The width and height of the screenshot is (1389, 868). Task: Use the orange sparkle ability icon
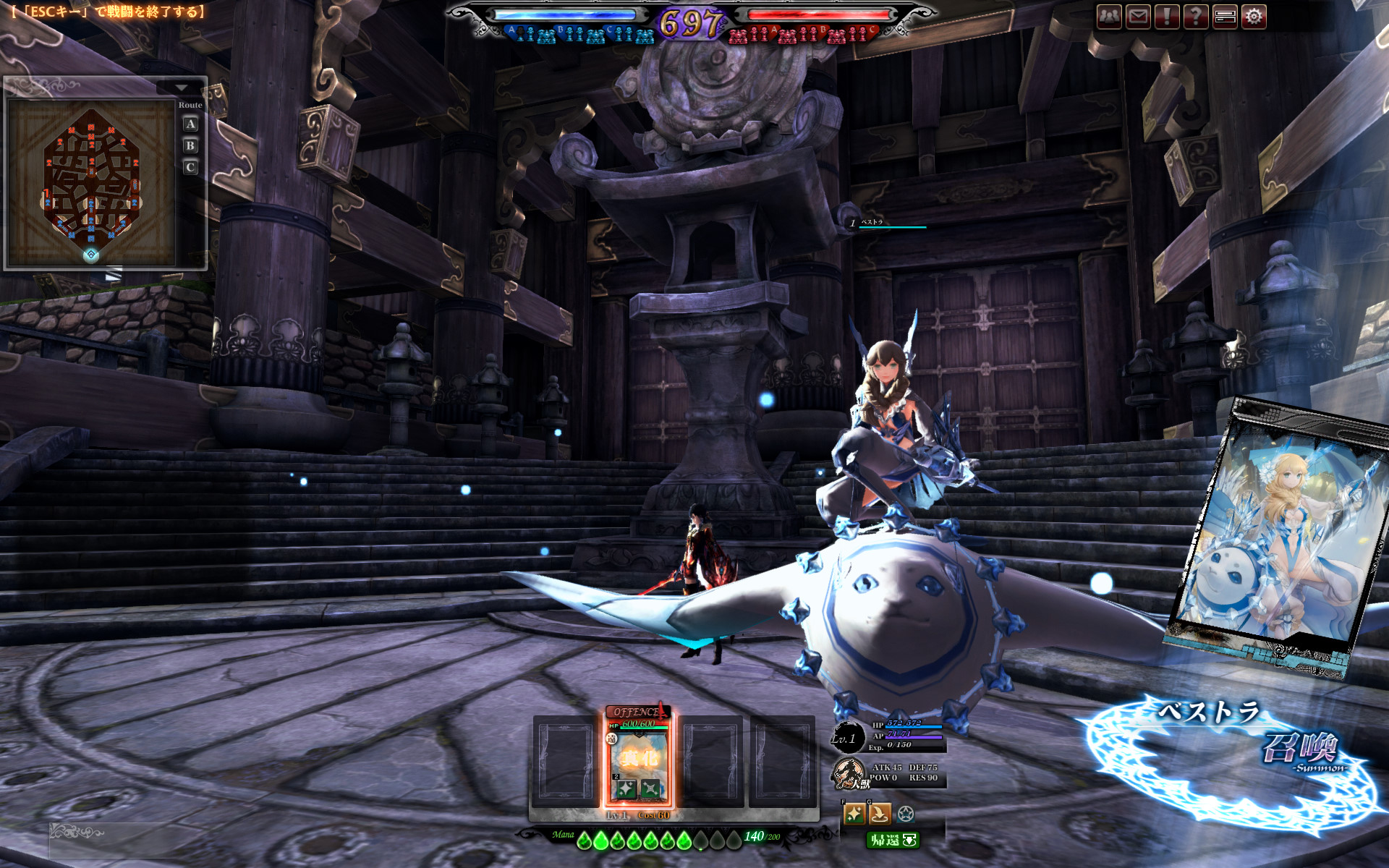[854, 814]
